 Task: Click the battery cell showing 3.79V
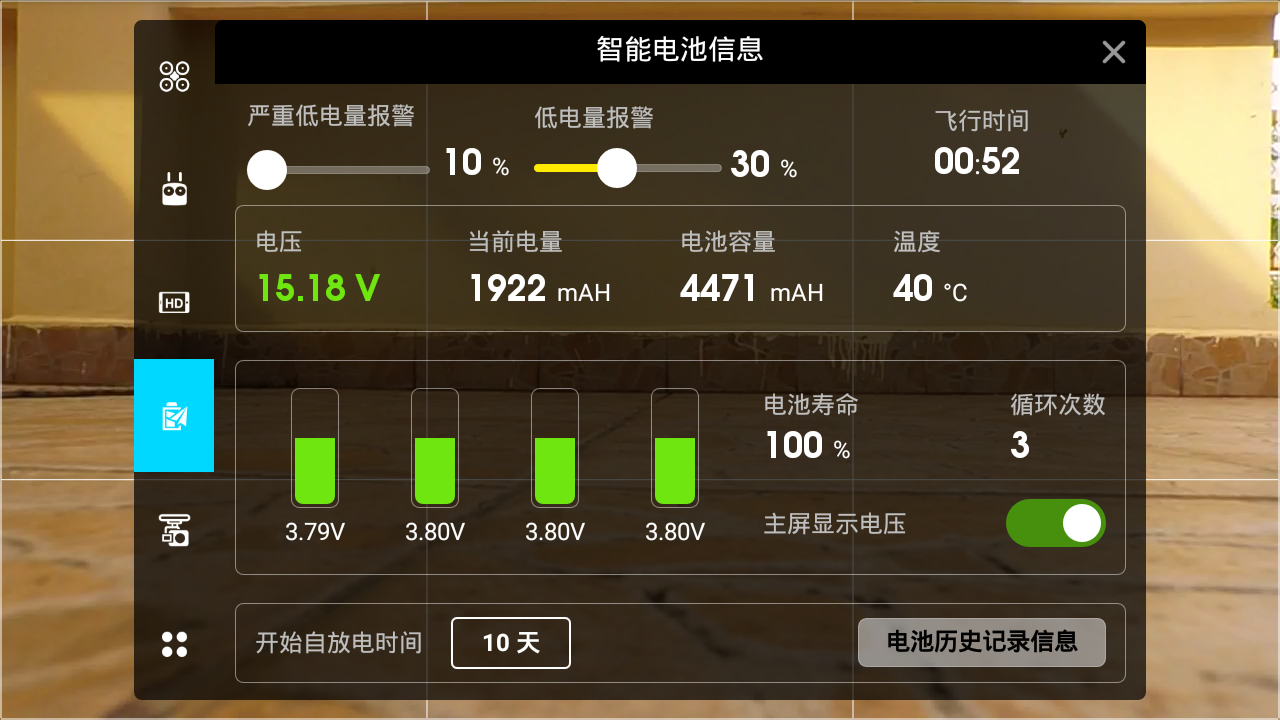(x=315, y=448)
